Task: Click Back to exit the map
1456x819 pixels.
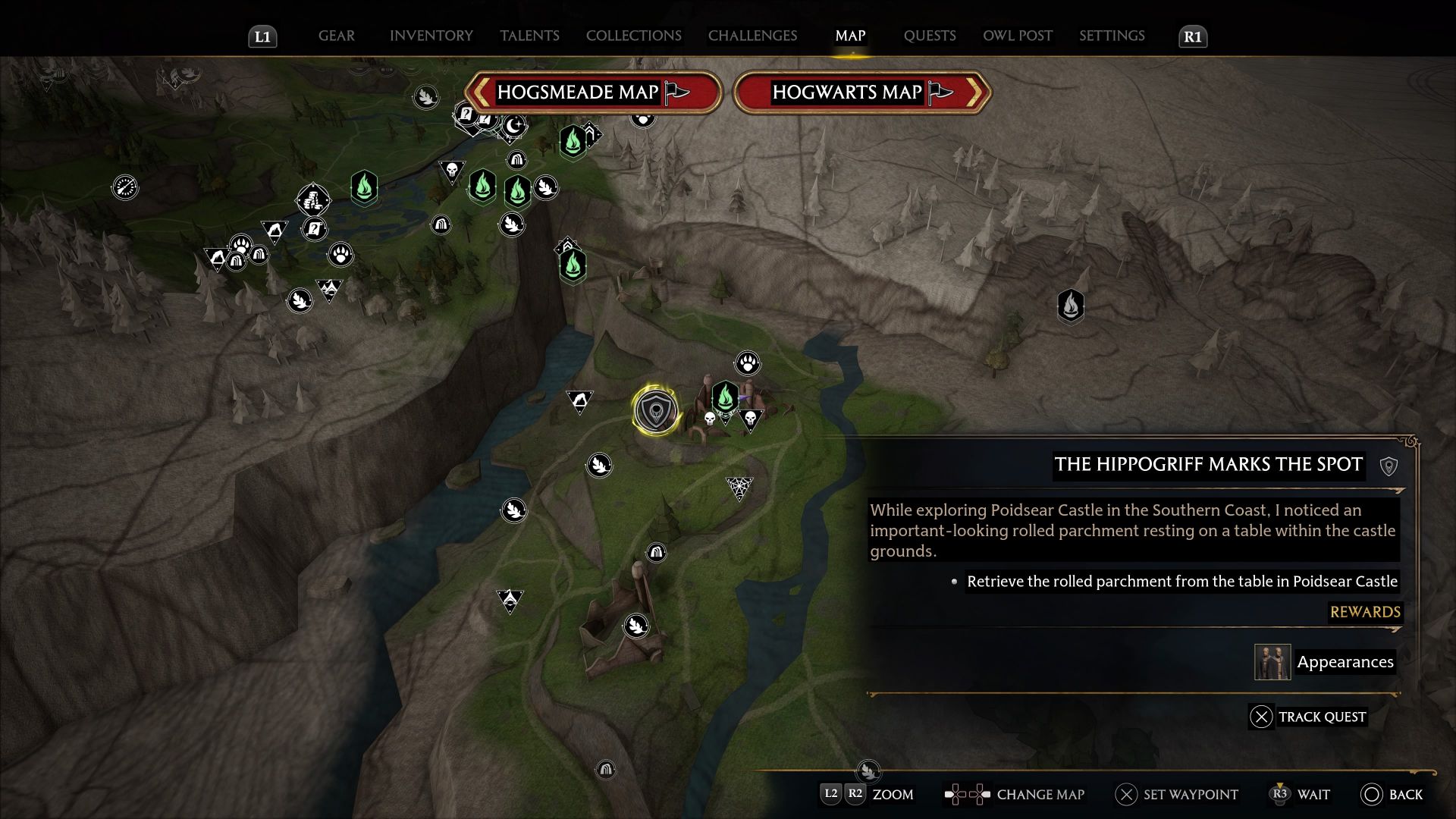Action: pyautogui.click(x=1374, y=795)
